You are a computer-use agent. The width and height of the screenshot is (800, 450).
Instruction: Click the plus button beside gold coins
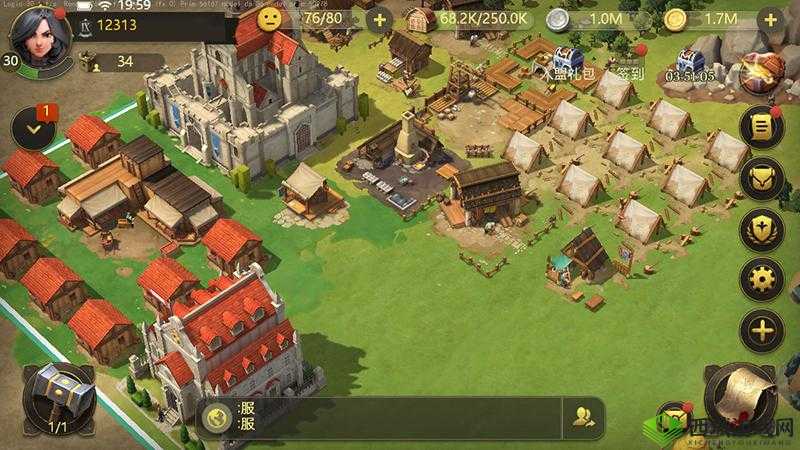pos(767,20)
